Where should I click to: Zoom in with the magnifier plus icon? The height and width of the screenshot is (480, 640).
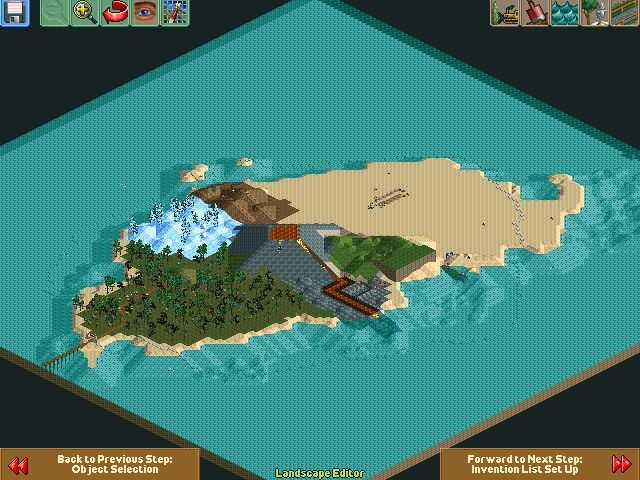[x=85, y=13]
